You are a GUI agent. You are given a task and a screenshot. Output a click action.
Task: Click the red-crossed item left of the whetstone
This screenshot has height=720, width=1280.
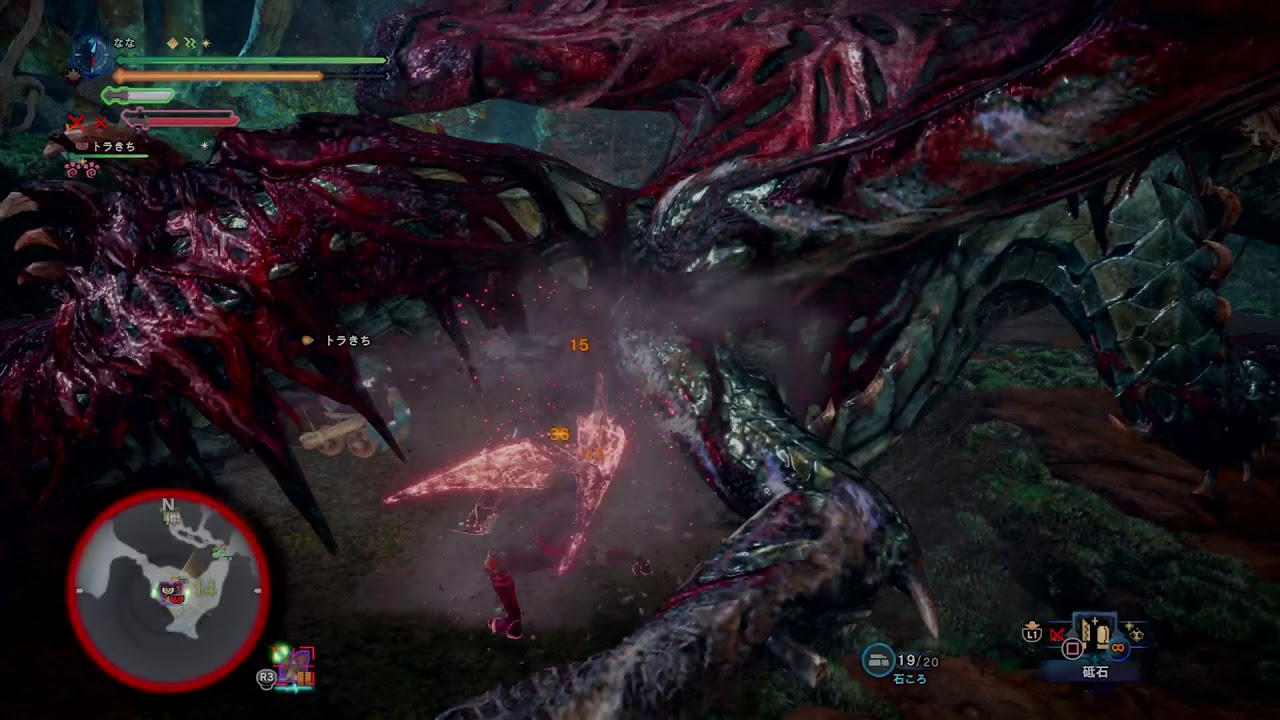[x=1057, y=634]
